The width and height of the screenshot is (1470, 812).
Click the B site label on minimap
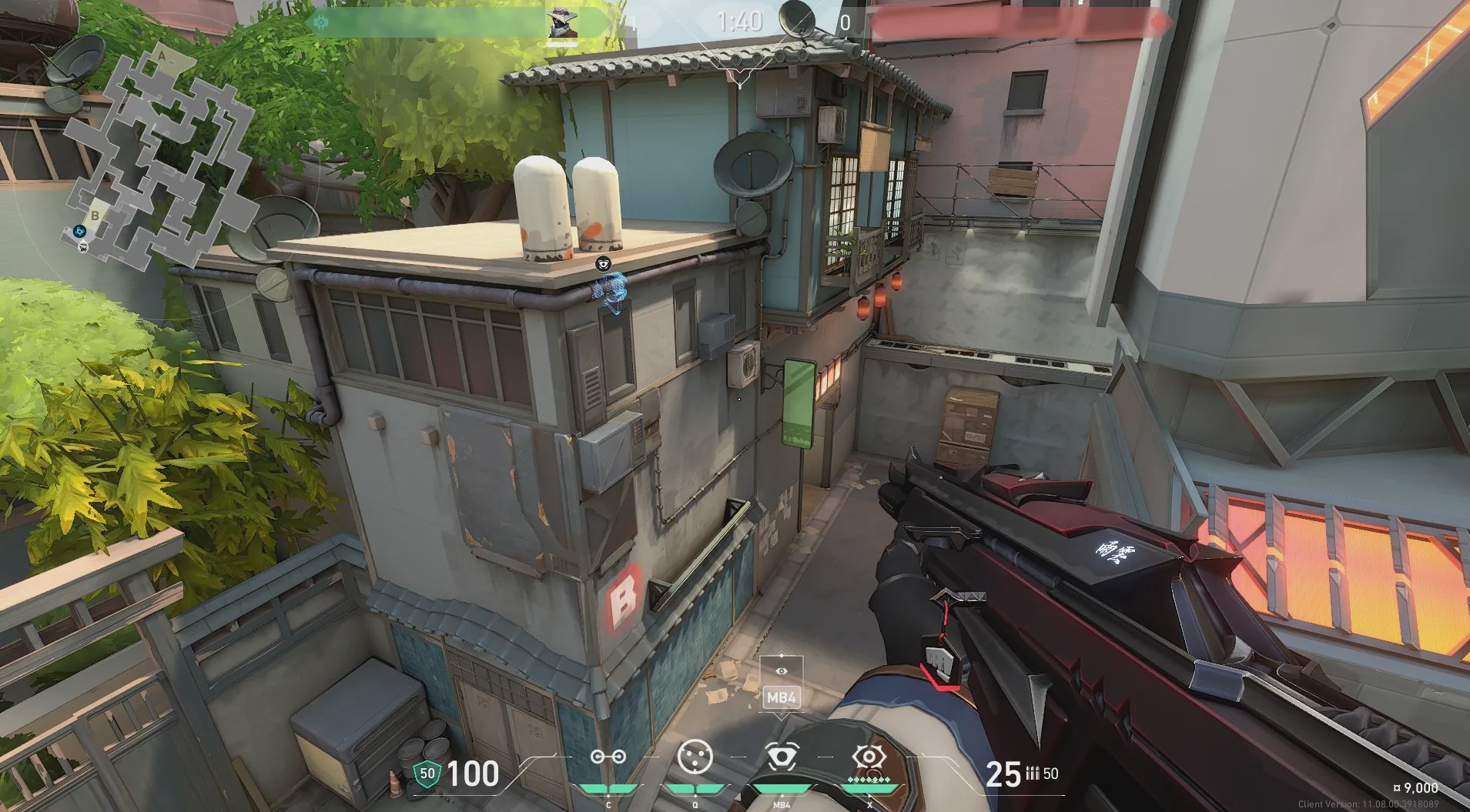(x=95, y=216)
